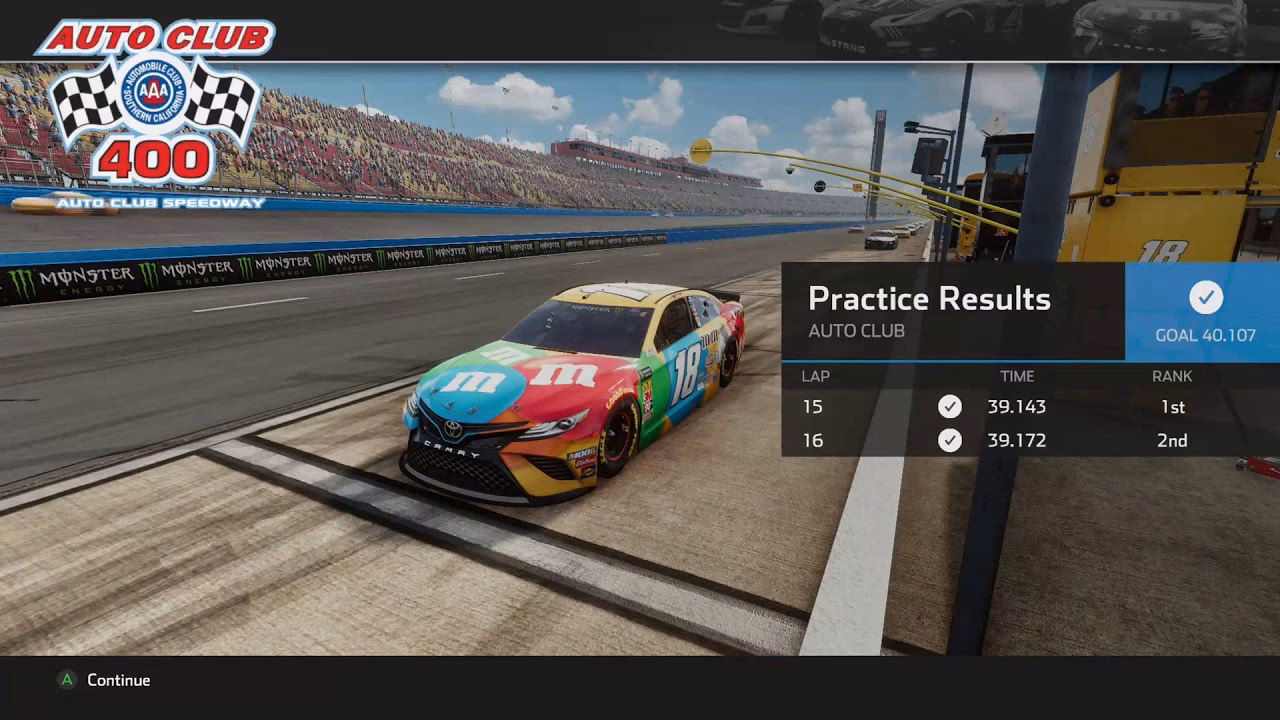Image resolution: width=1280 pixels, height=720 pixels.
Task: Click the blue GOAL checkmark badge
Action: [x=1206, y=299]
